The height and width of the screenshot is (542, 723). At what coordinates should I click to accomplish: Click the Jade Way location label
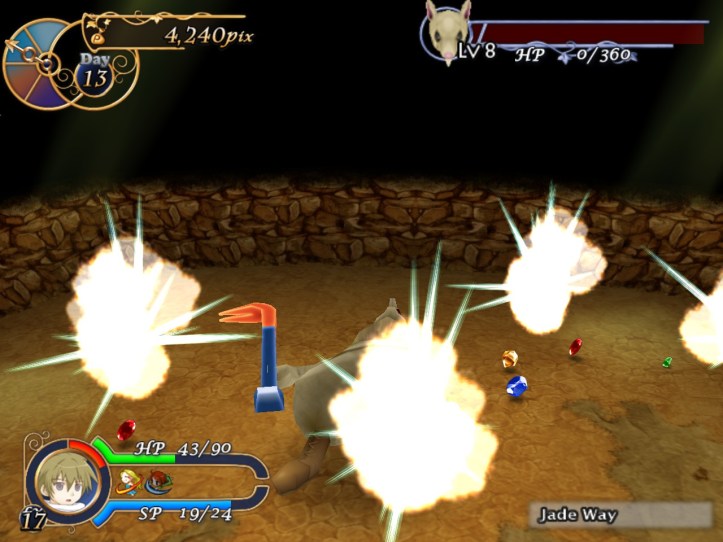pos(578,516)
